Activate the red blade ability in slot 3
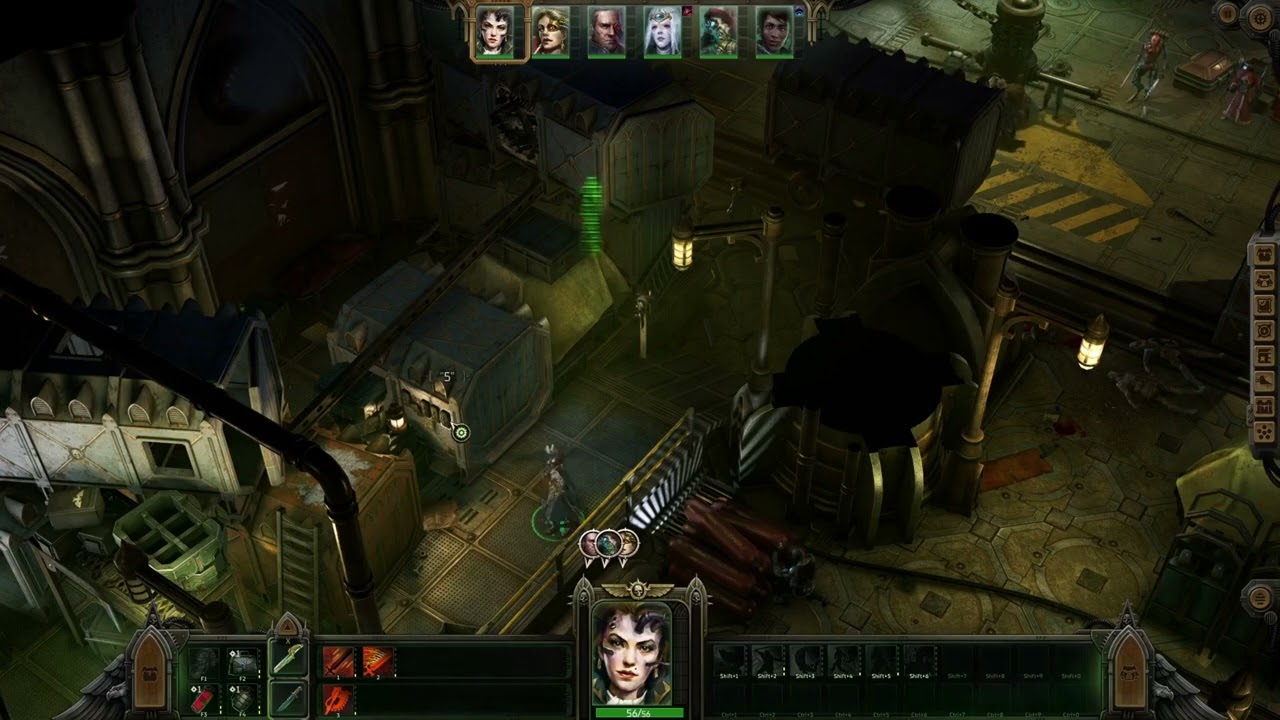This screenshot has width=1280, height=720. click(x=339, y=697)
